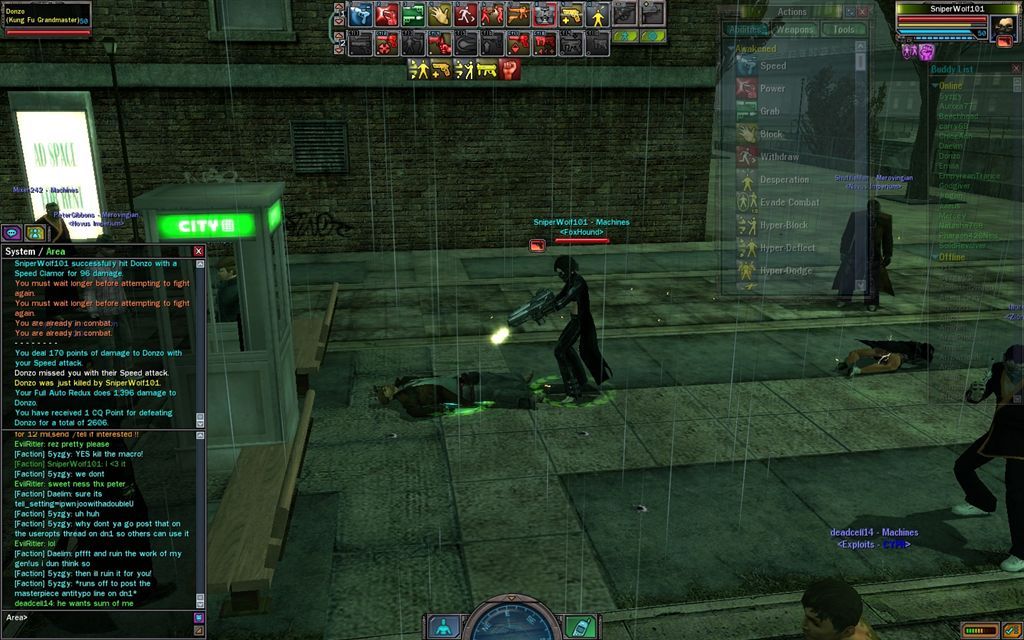Use the Grab ability entry
1024x640 pixels.
(769, 112)
